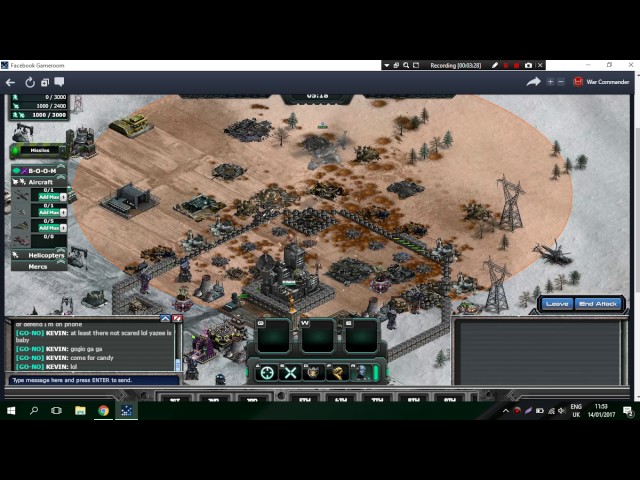The width and height of the screenshot is (640, 480).
Task: Zoom in with the plus button
Action: [550, 82]
